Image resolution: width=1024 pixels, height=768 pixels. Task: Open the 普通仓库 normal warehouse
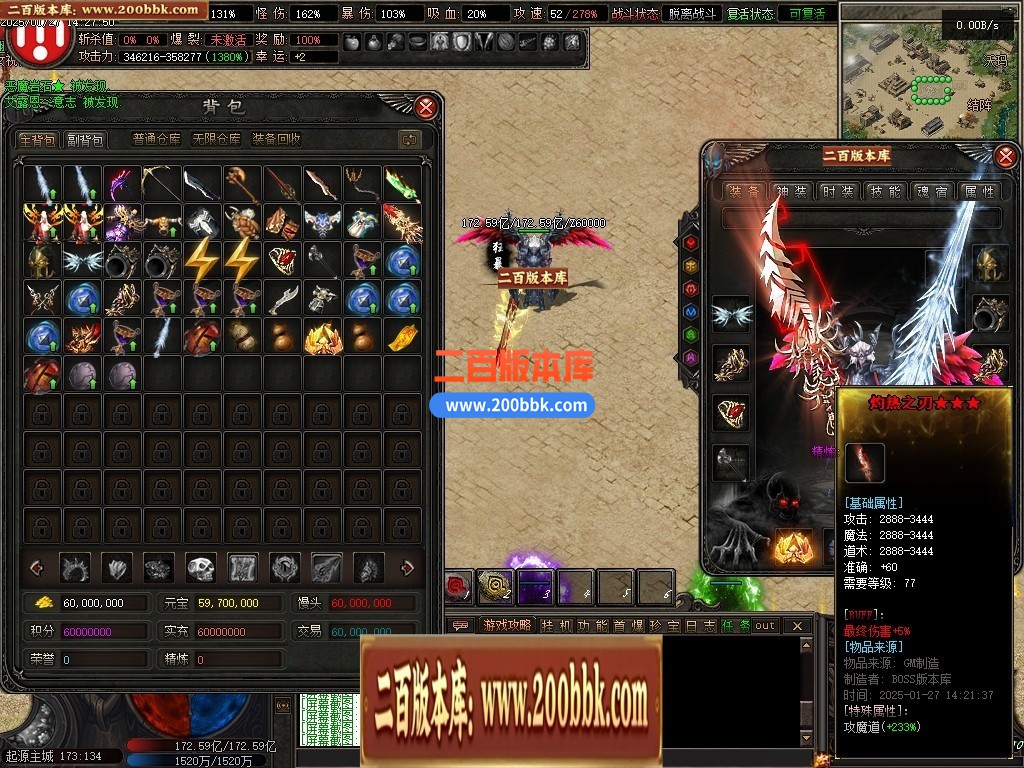(x=157, y=140)
